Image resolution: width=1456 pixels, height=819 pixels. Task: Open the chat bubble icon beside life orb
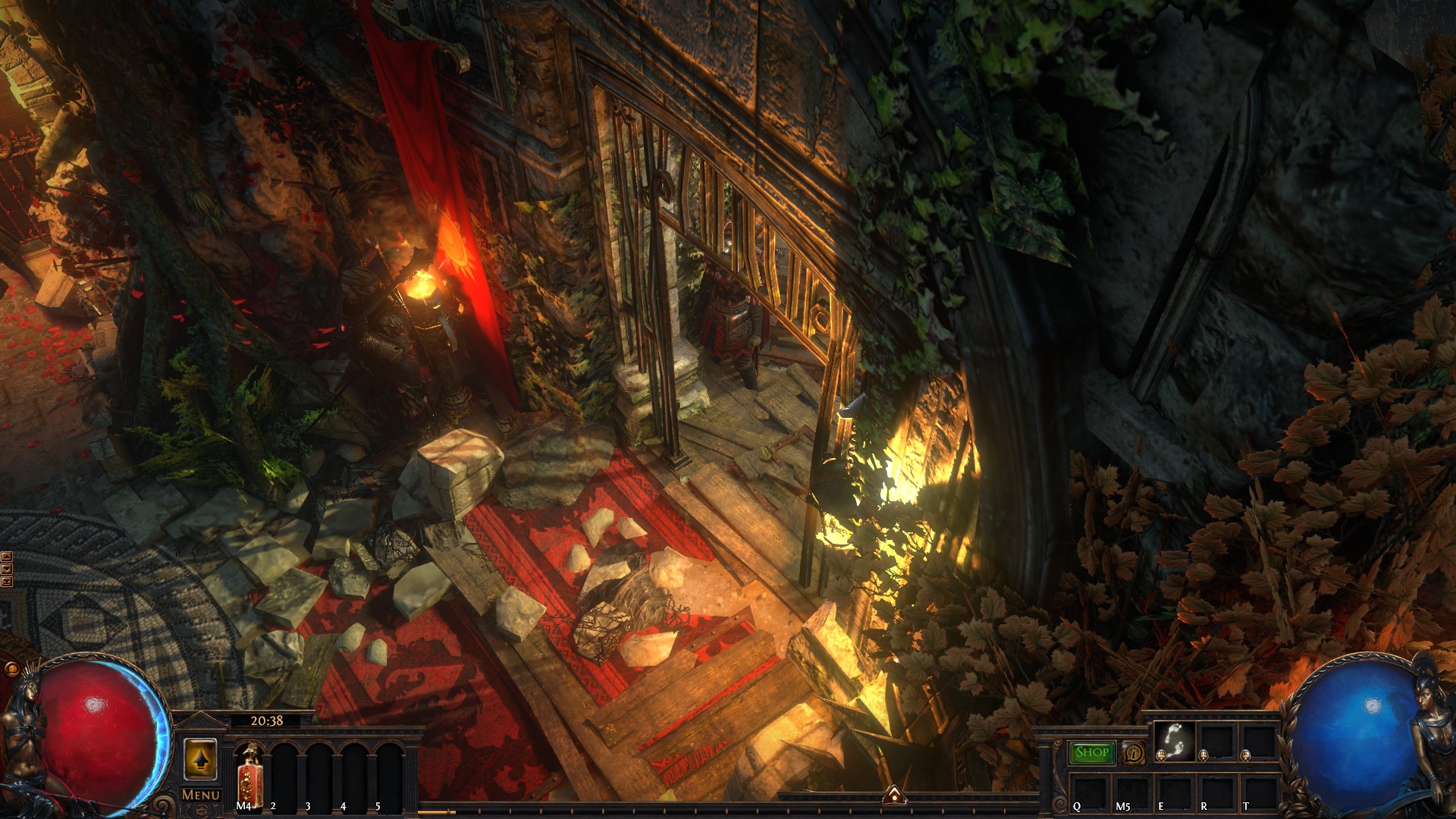11,670
